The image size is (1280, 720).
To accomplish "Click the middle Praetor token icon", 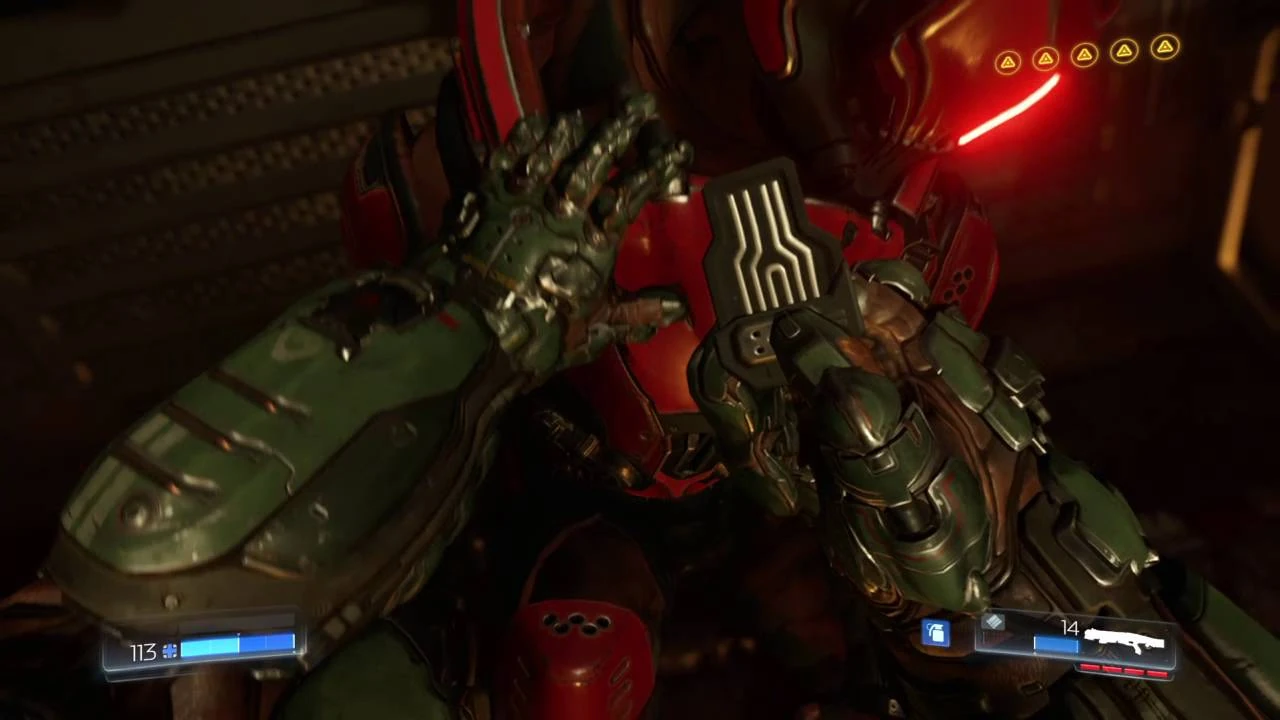I will (1085, 55).
